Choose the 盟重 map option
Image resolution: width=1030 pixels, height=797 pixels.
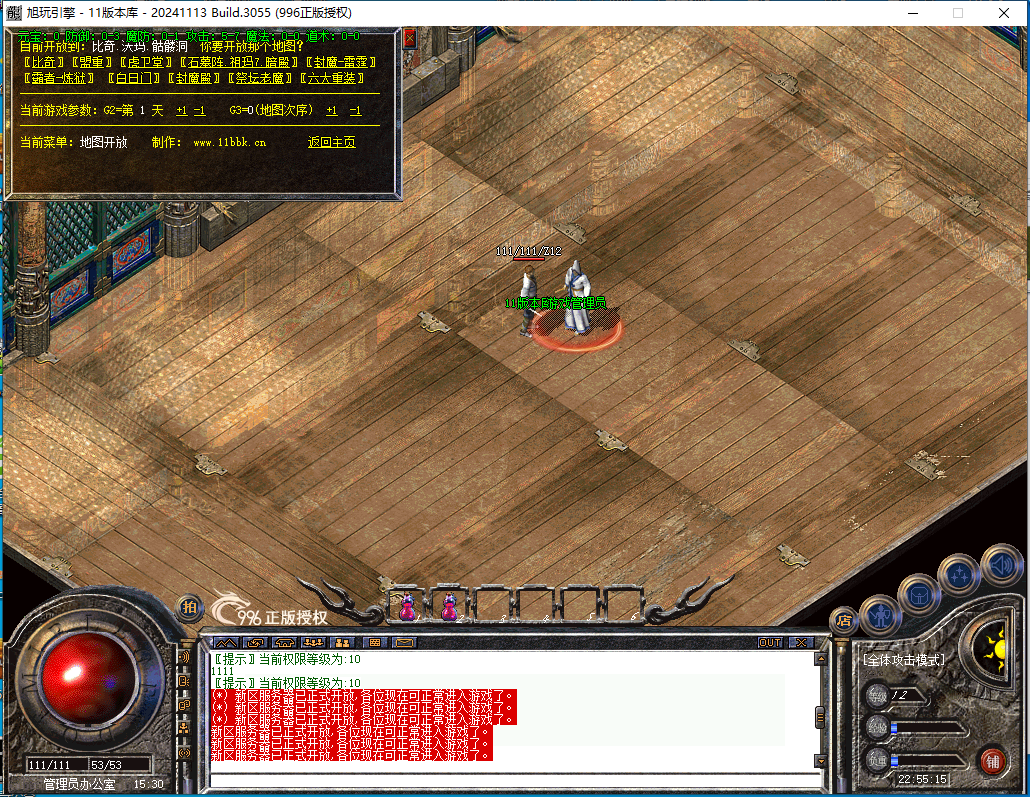click(x=90, y=62)
